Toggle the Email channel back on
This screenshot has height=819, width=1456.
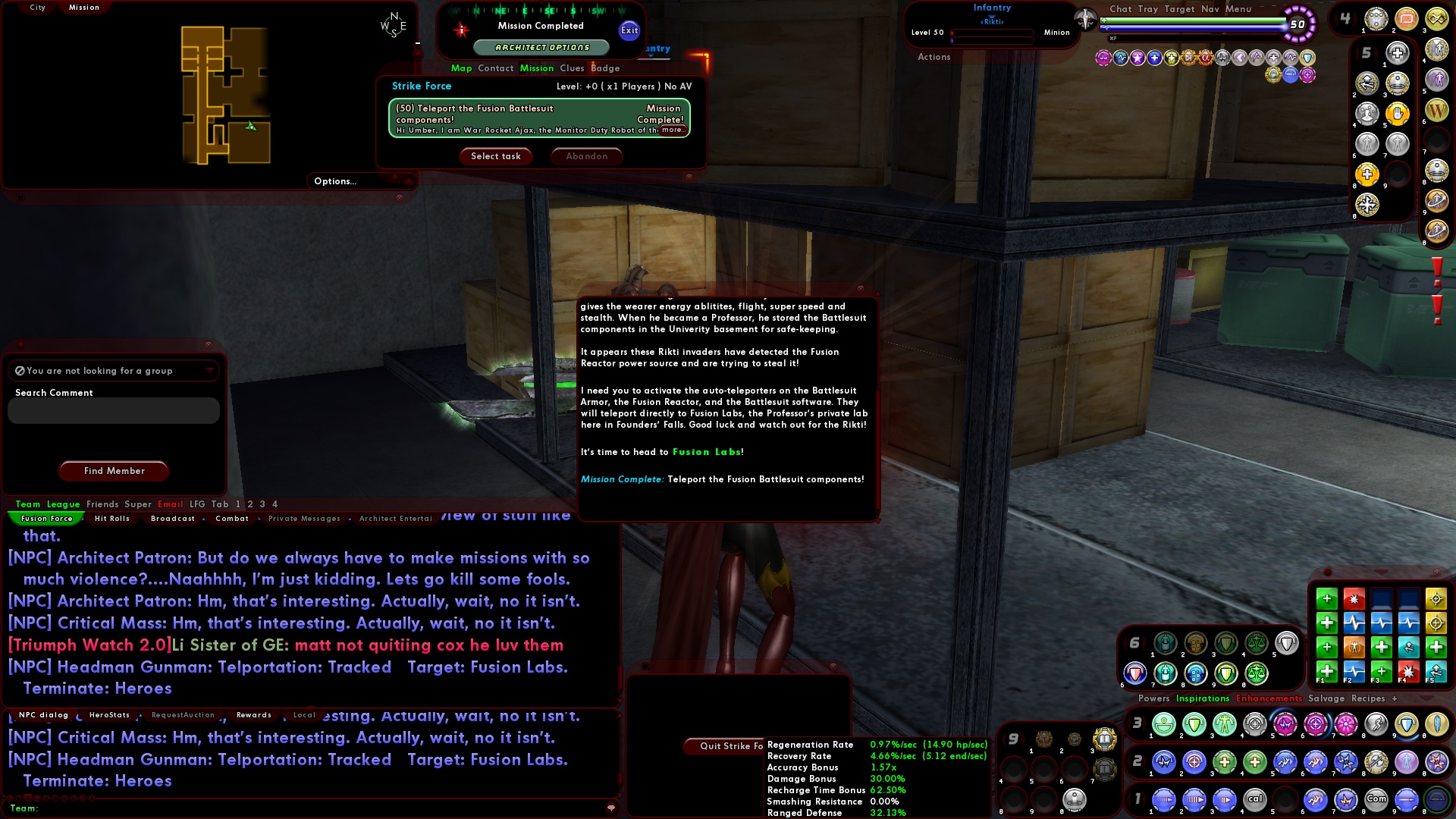[171, 504]
